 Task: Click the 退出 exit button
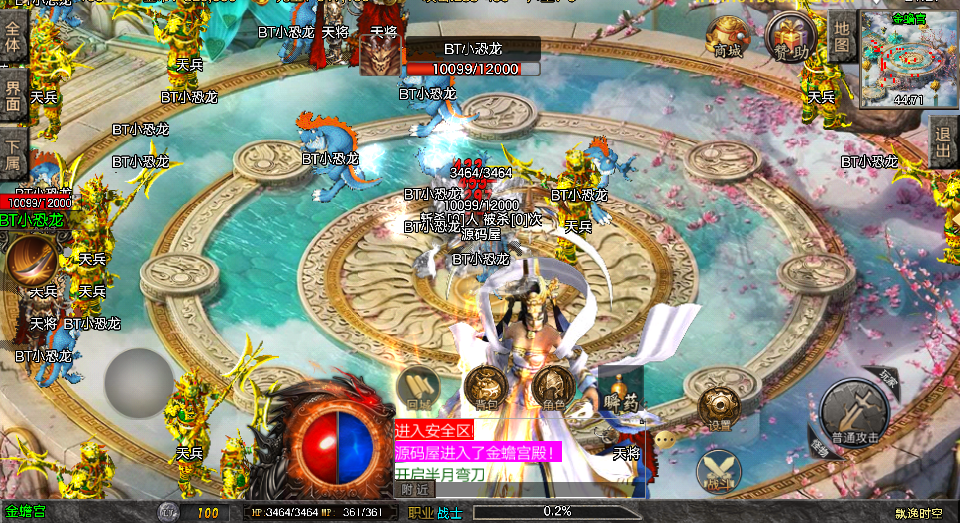pos(944,140)
